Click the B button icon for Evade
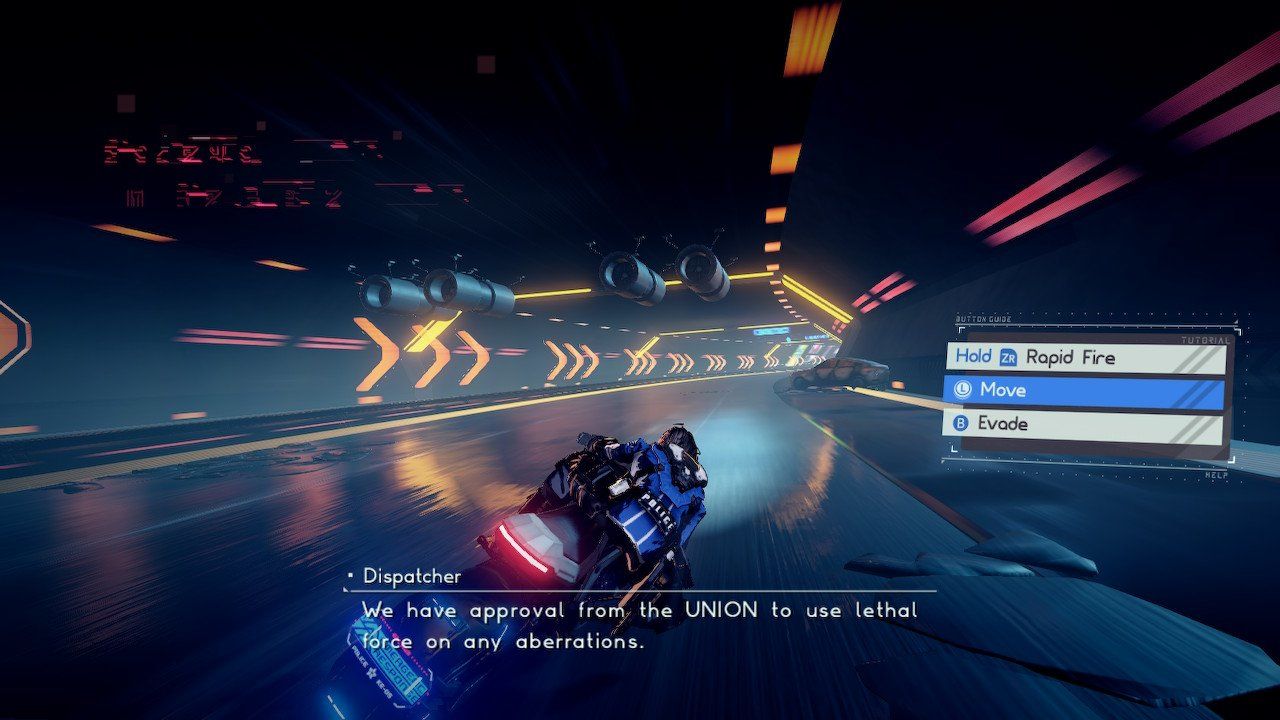Image resolution: width=1280 pixels, height=720 pixels. pyautogui.click(x=961, y=423)
